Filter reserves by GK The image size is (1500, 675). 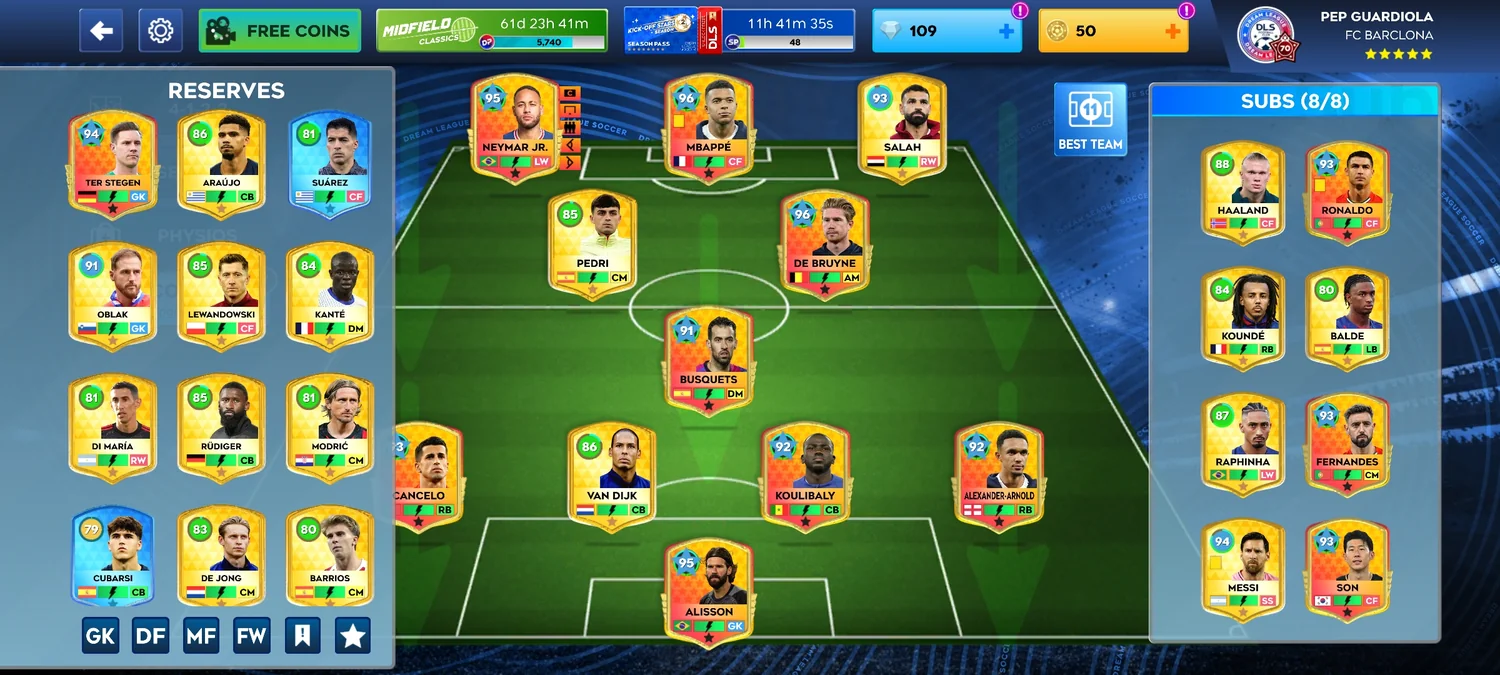coord(100,635)
